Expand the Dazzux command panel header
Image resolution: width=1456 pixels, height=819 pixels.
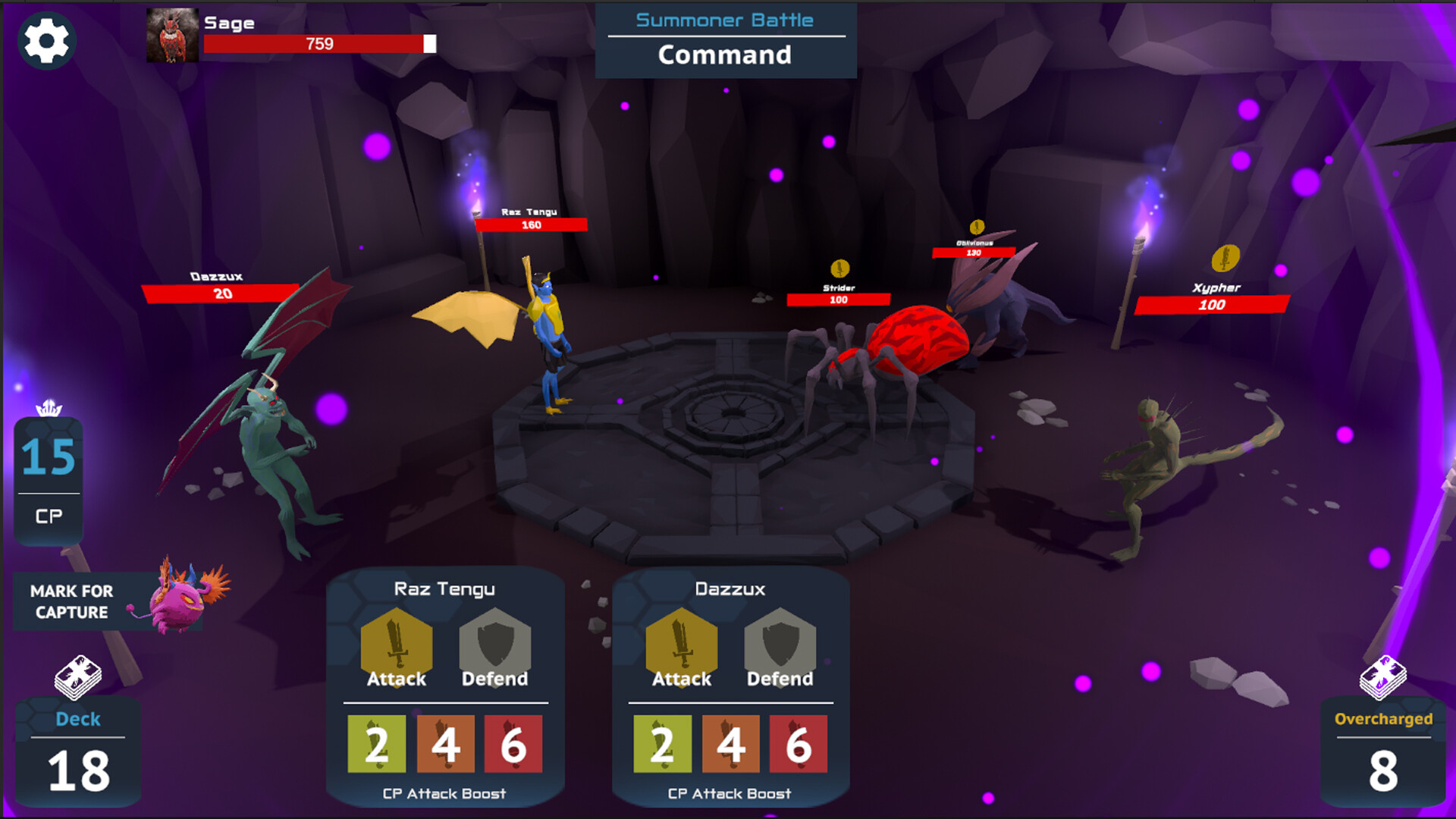pyautogui.click(x=730, y=588)
